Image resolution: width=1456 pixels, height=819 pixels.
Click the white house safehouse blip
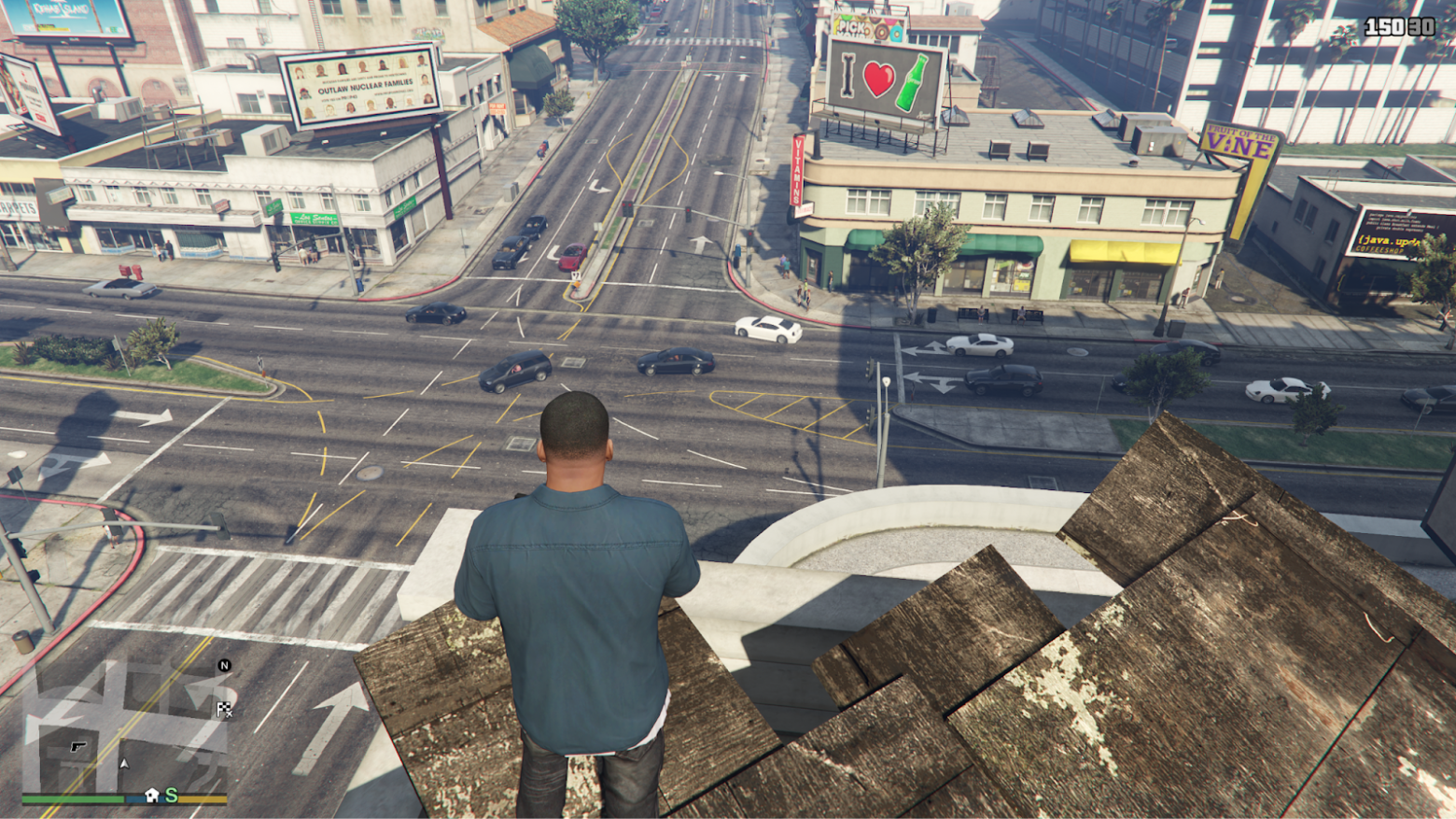click(x=152, y=795)
